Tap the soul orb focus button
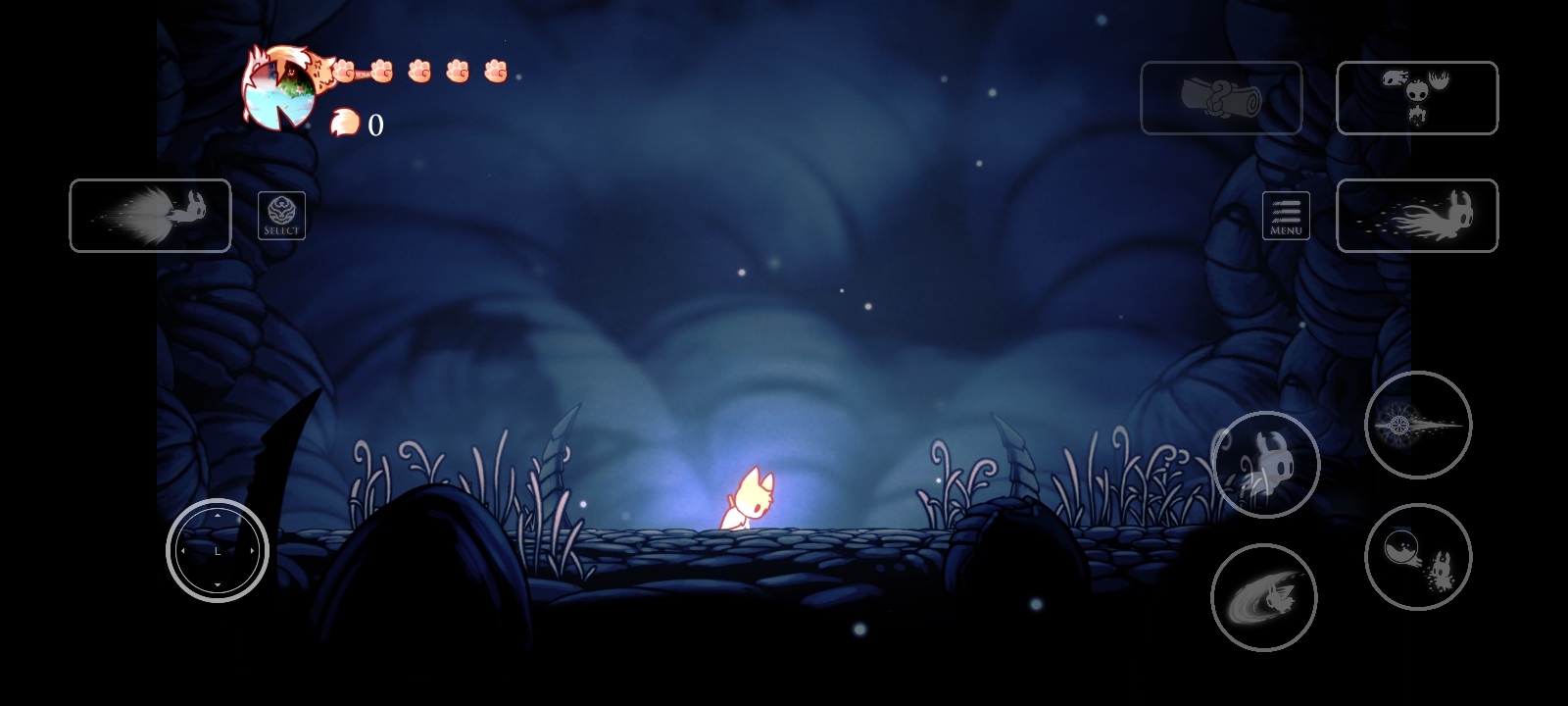 [1418, 557]
